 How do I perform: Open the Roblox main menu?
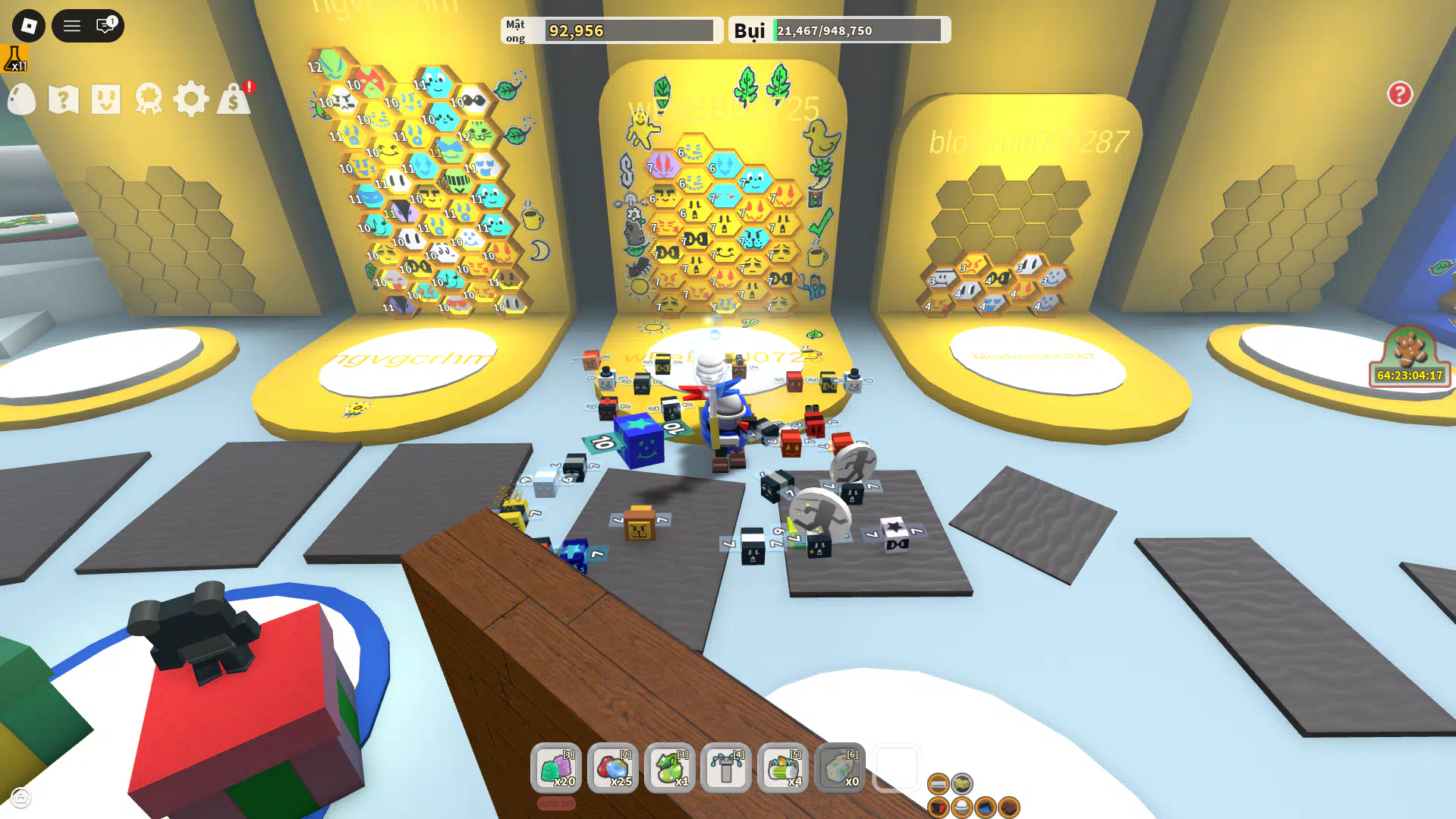coord(29,26)
